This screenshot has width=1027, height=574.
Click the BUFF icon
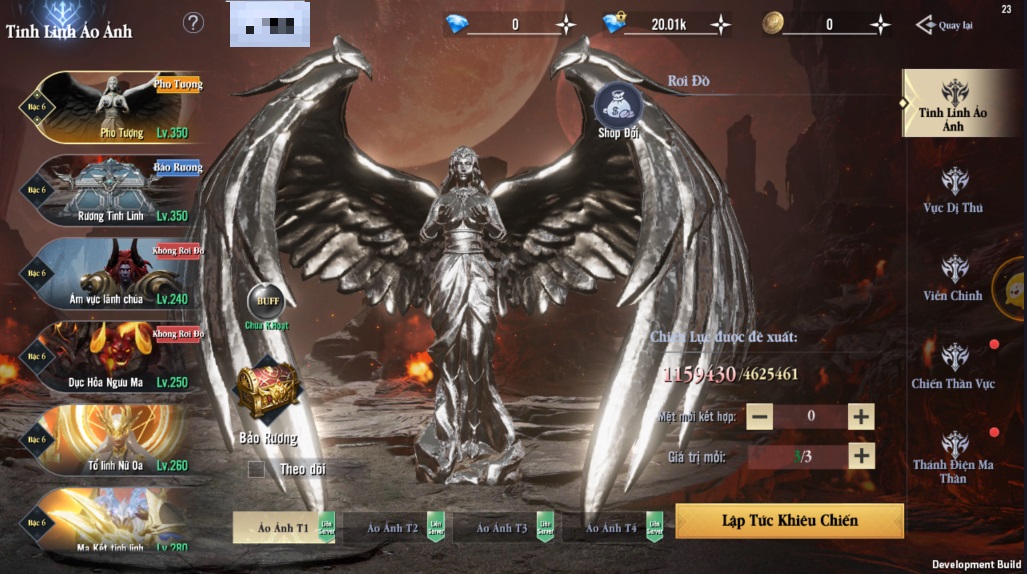tap(267, 302)
